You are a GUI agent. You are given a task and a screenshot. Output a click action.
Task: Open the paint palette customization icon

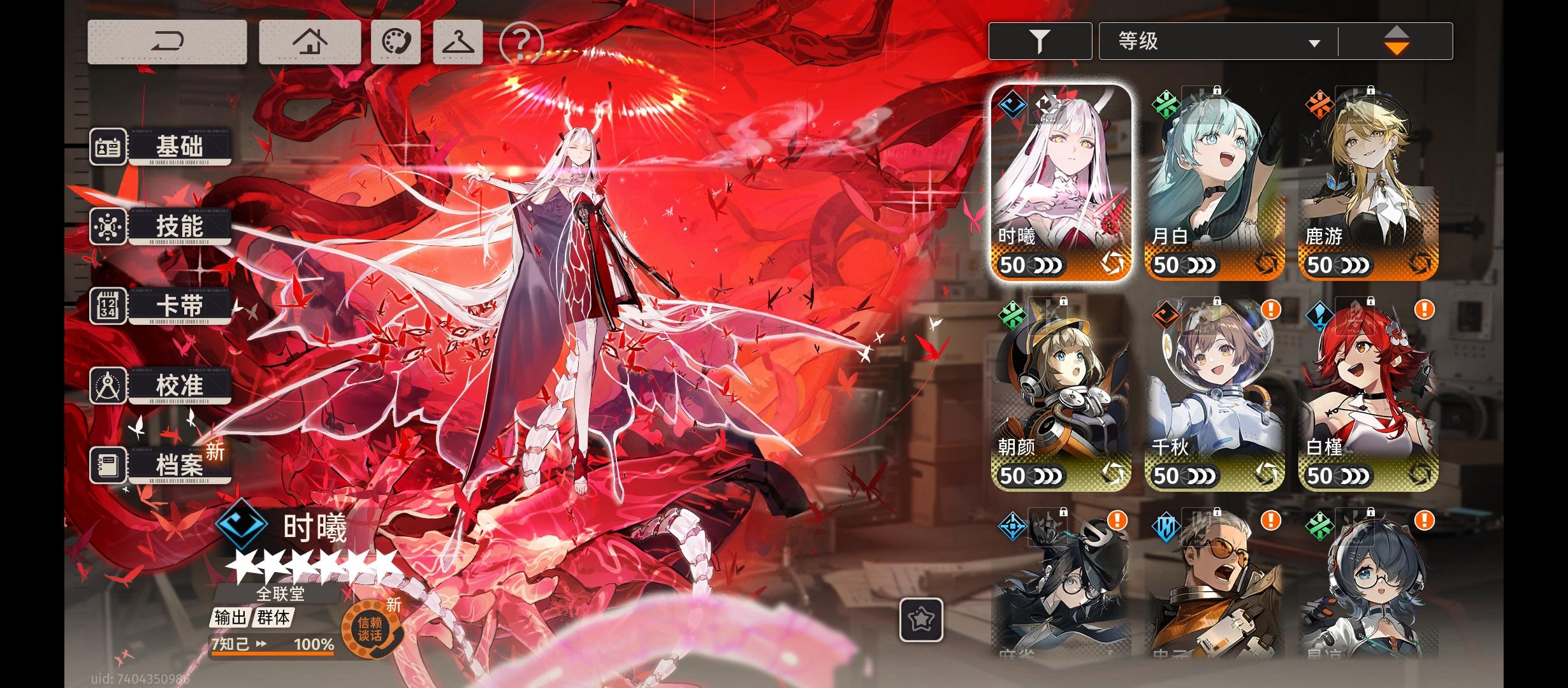[395, 41]
